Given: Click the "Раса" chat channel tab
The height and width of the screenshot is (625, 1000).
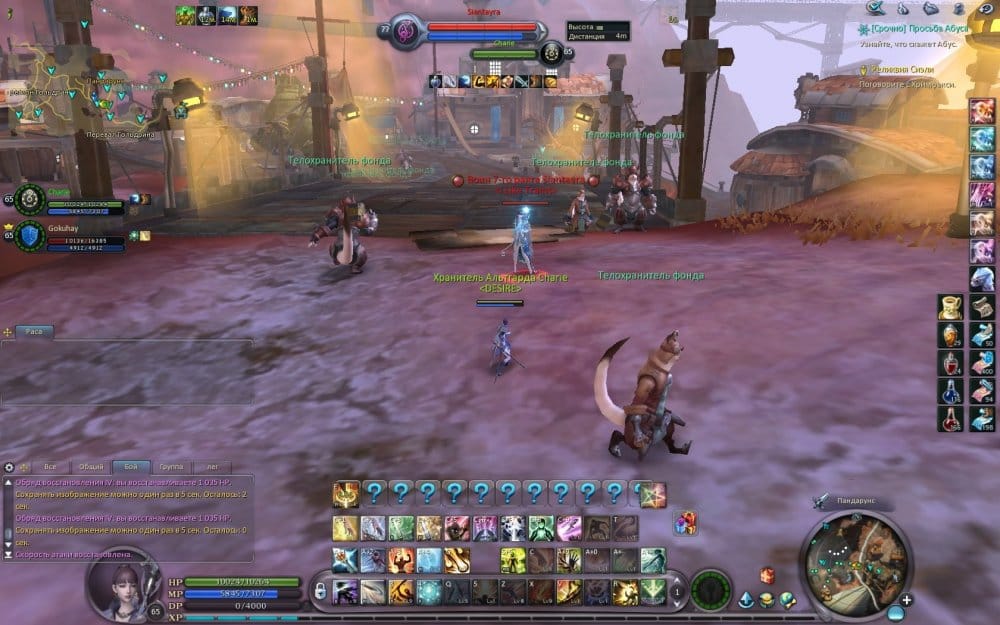Looking at the screenshot, I should [34, 331].
